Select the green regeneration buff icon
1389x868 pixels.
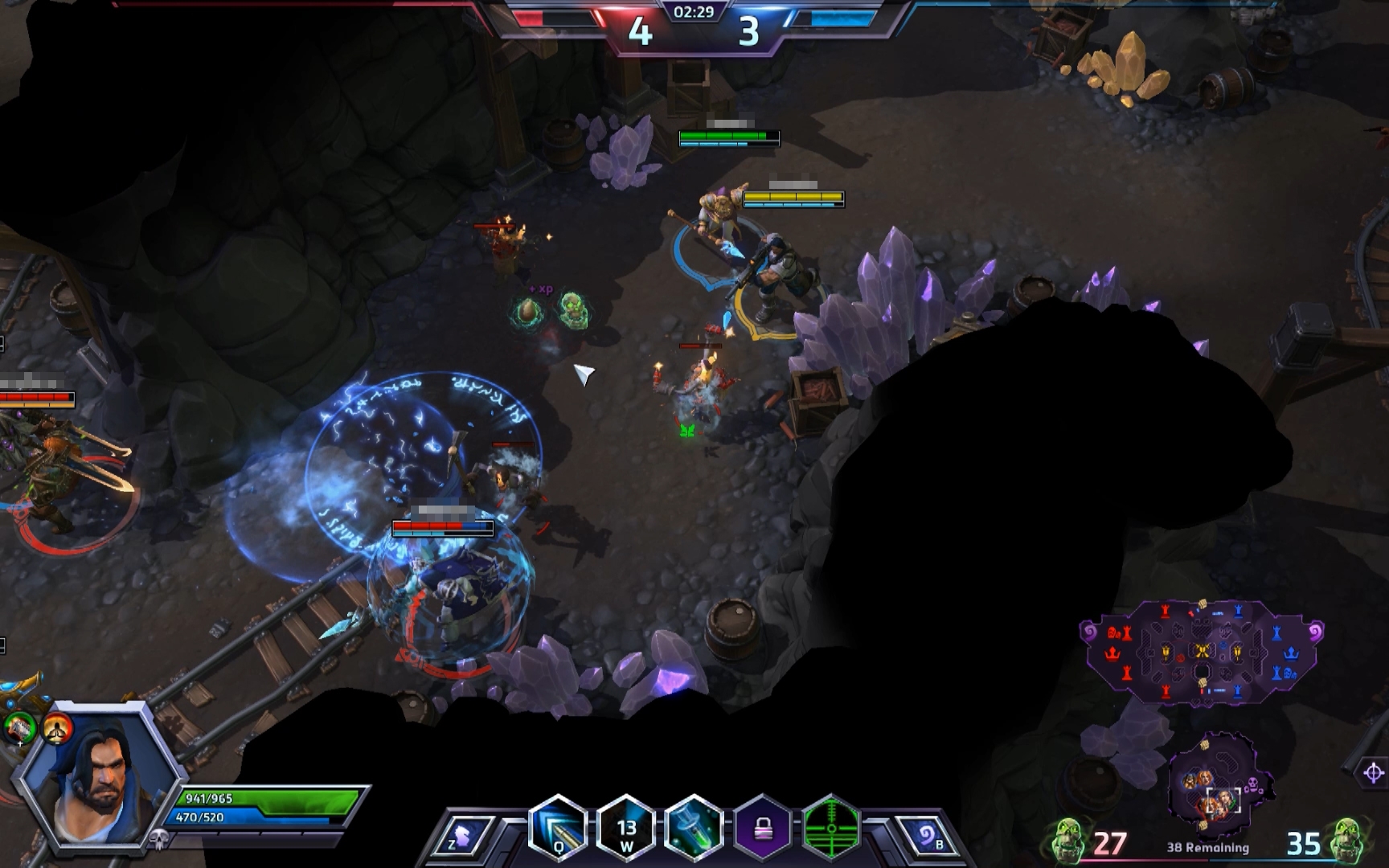pos(19,728)
